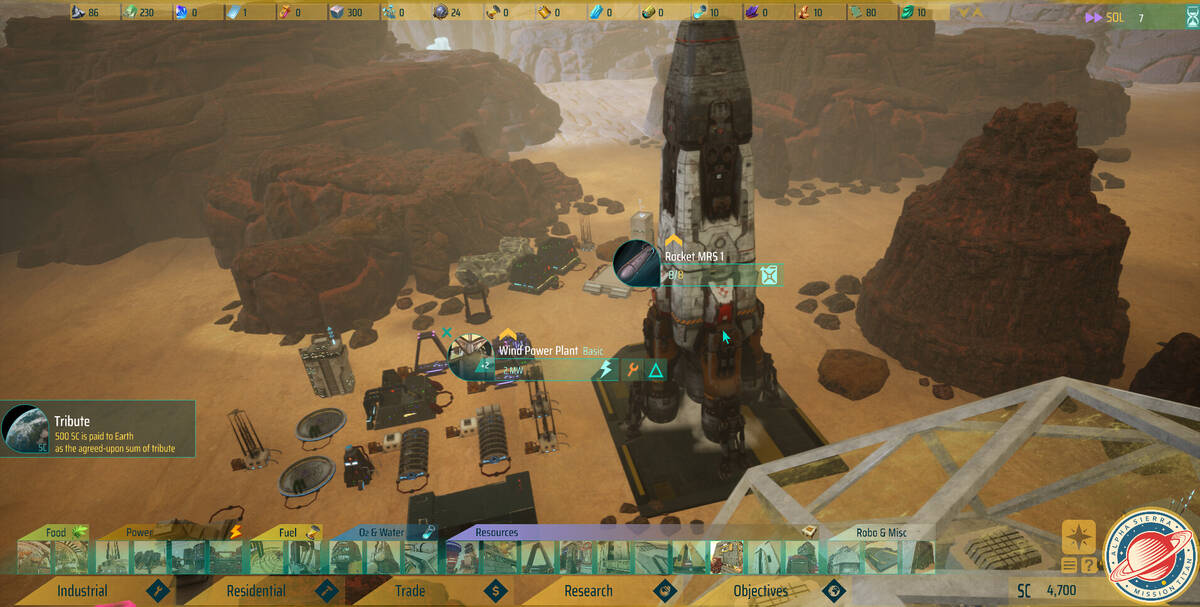Open the Objectives panel
1200x607 pixels.
pos(761,591)
